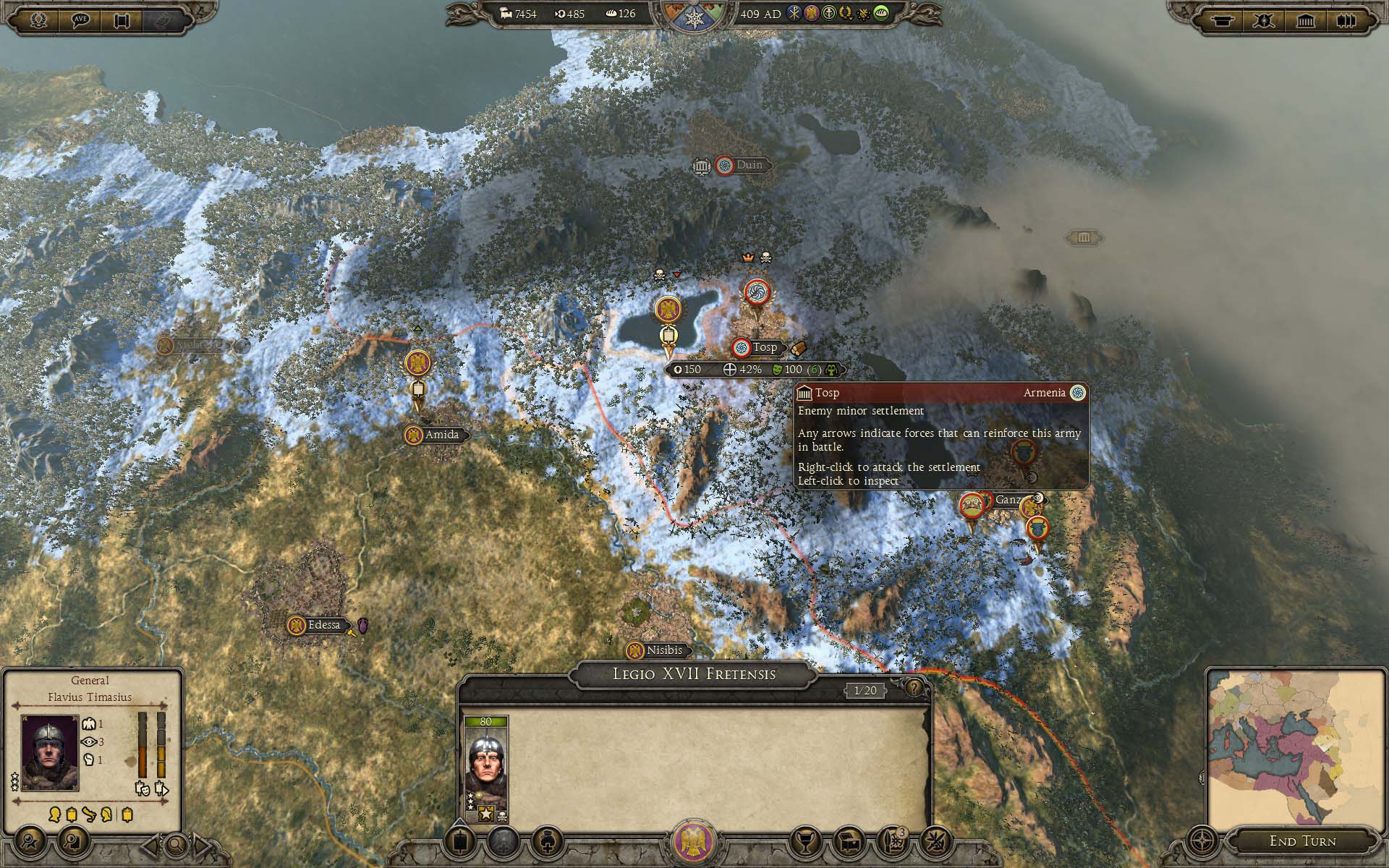1389x868 pixels.
Task: Select the Nisibis settlement label
Action: (663, 650)
